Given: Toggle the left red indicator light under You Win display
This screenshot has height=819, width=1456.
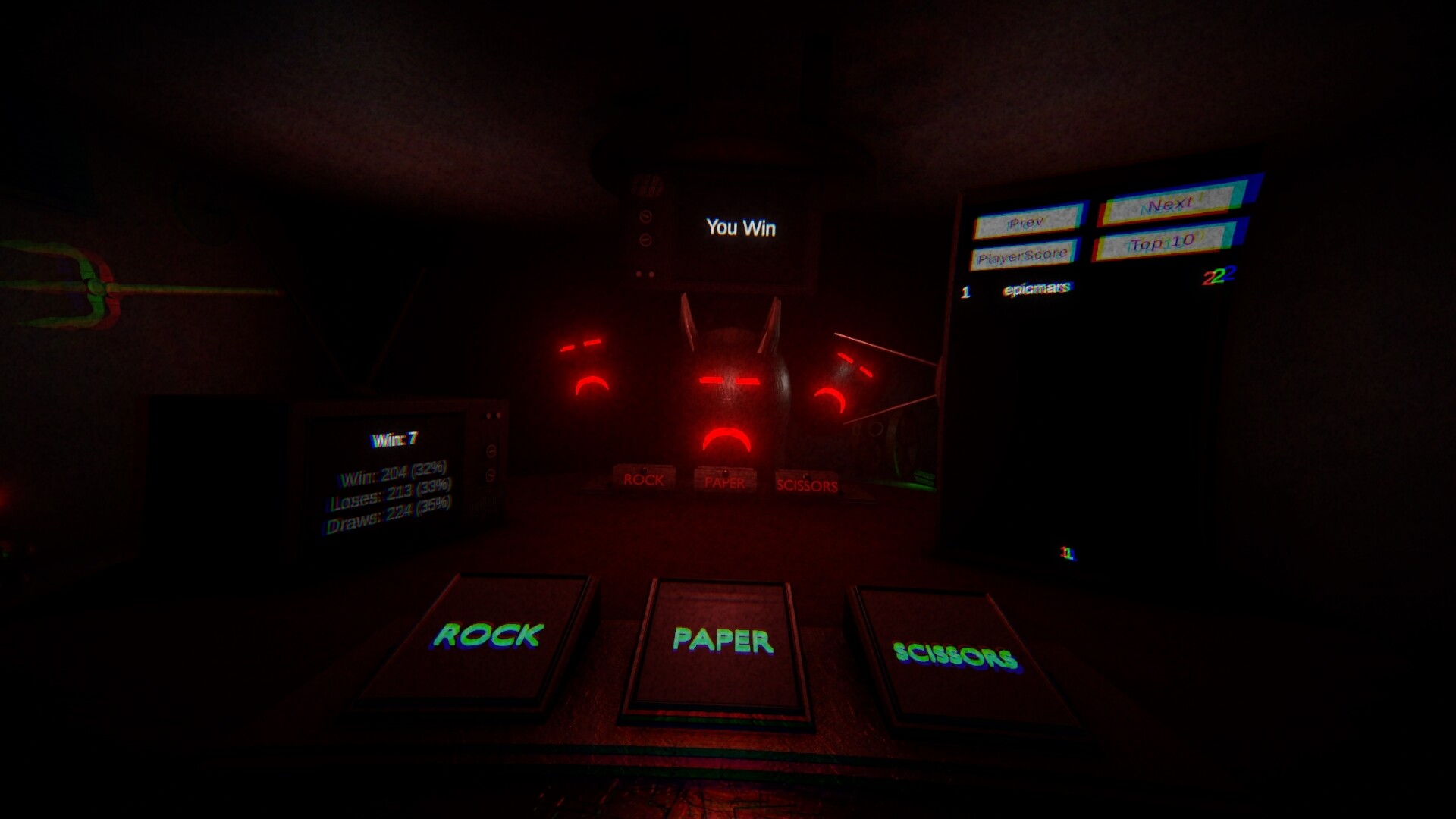Looking at the screenshot, I should click(639, 274).
